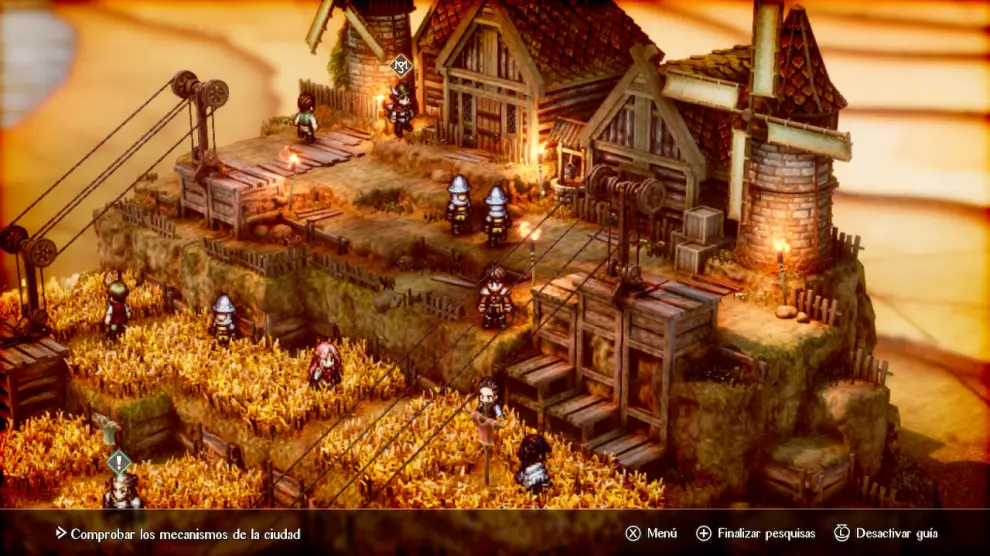This screenshot has width=990, height=556.
Task: Select the diamond marker above the NPC
Action: click(400, 67)
